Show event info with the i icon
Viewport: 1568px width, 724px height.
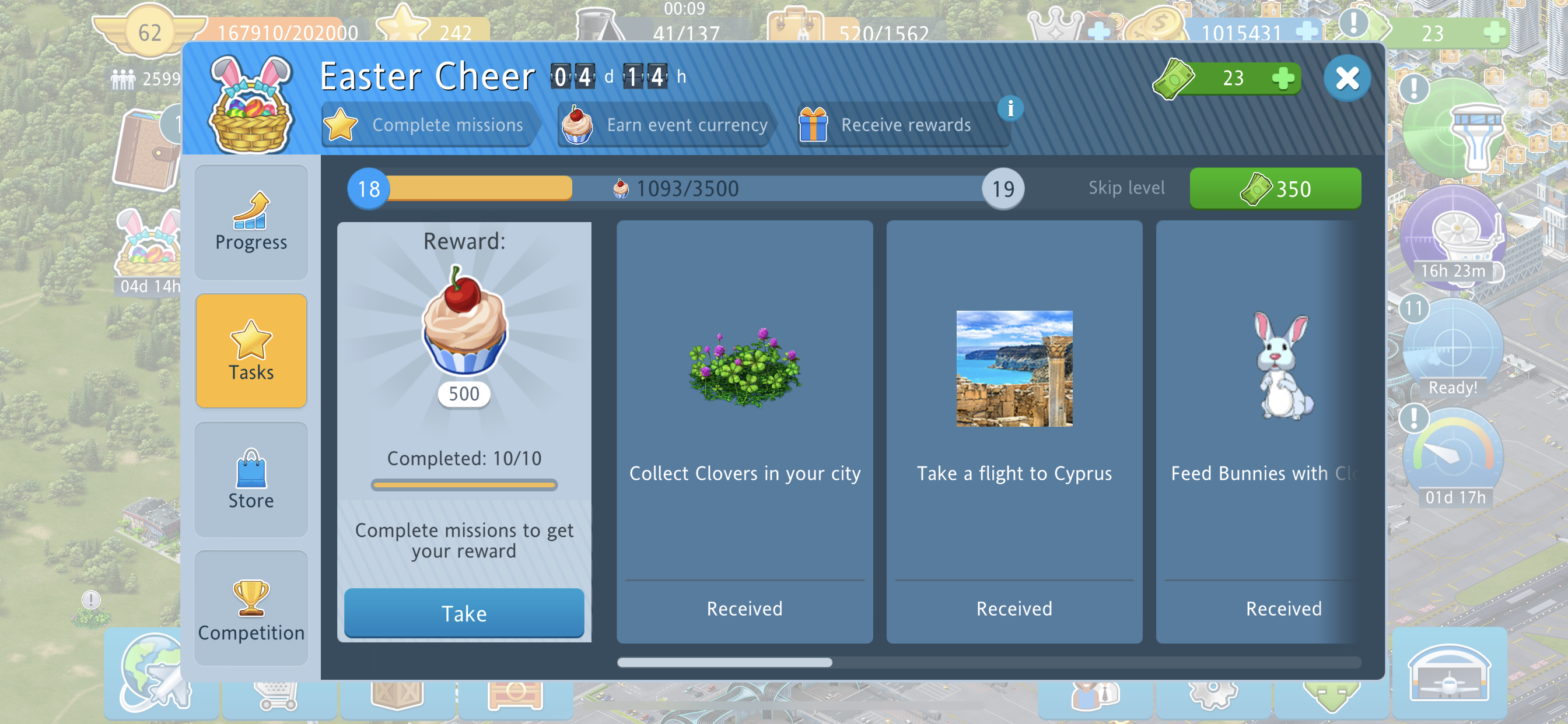click(x=1010, y=109)
